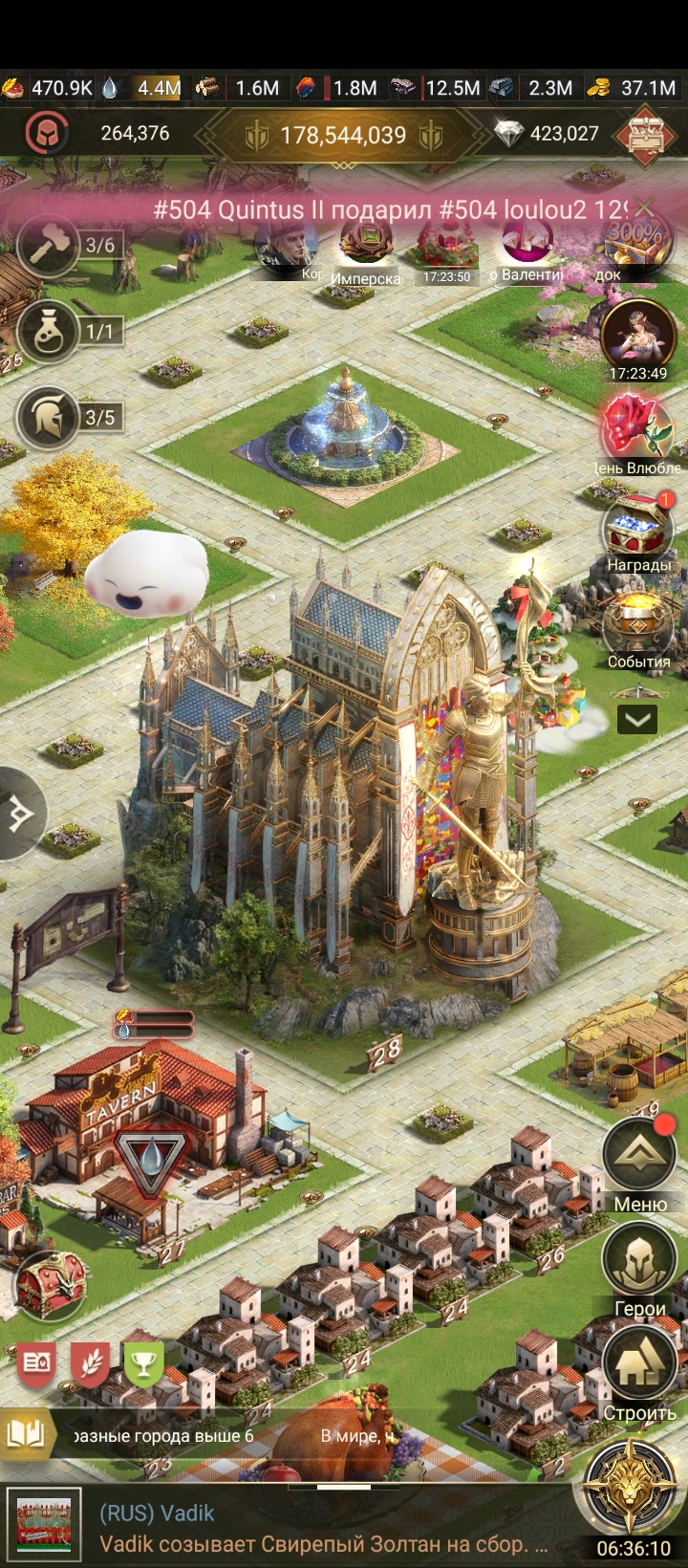
Task: Collapse the right-side event icons with the down arrow
Action: click(637, 719)
